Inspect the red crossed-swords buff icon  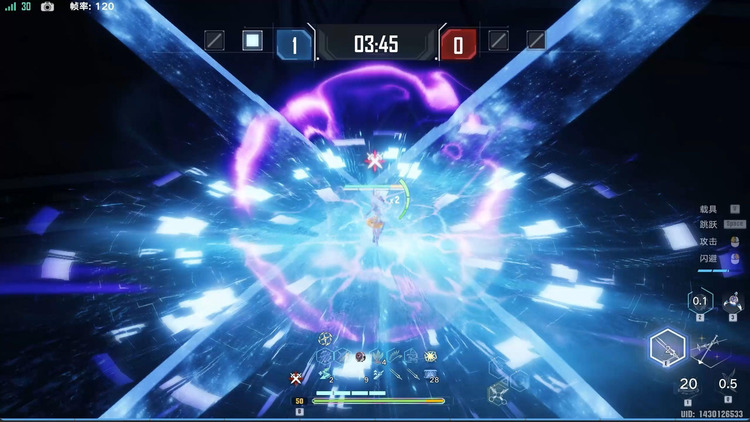click(296, 377)
